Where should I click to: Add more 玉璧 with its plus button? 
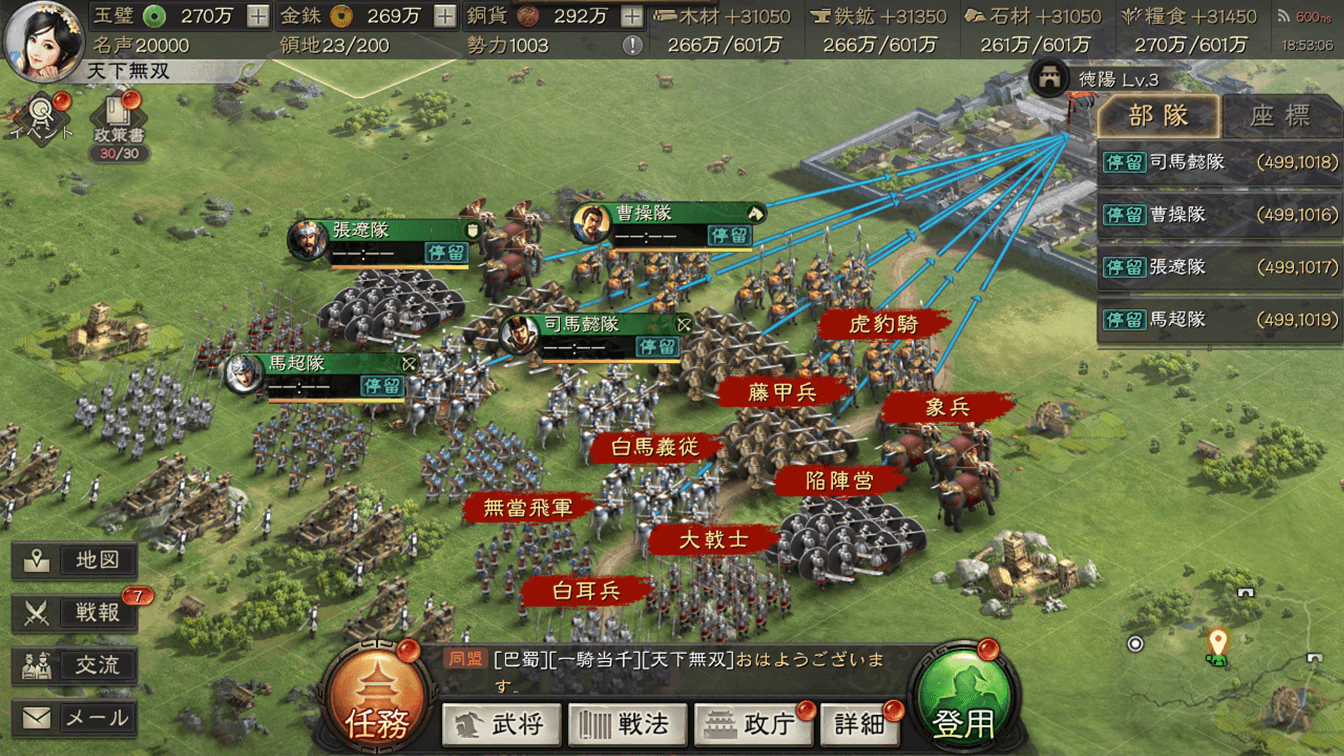[257, 16]
